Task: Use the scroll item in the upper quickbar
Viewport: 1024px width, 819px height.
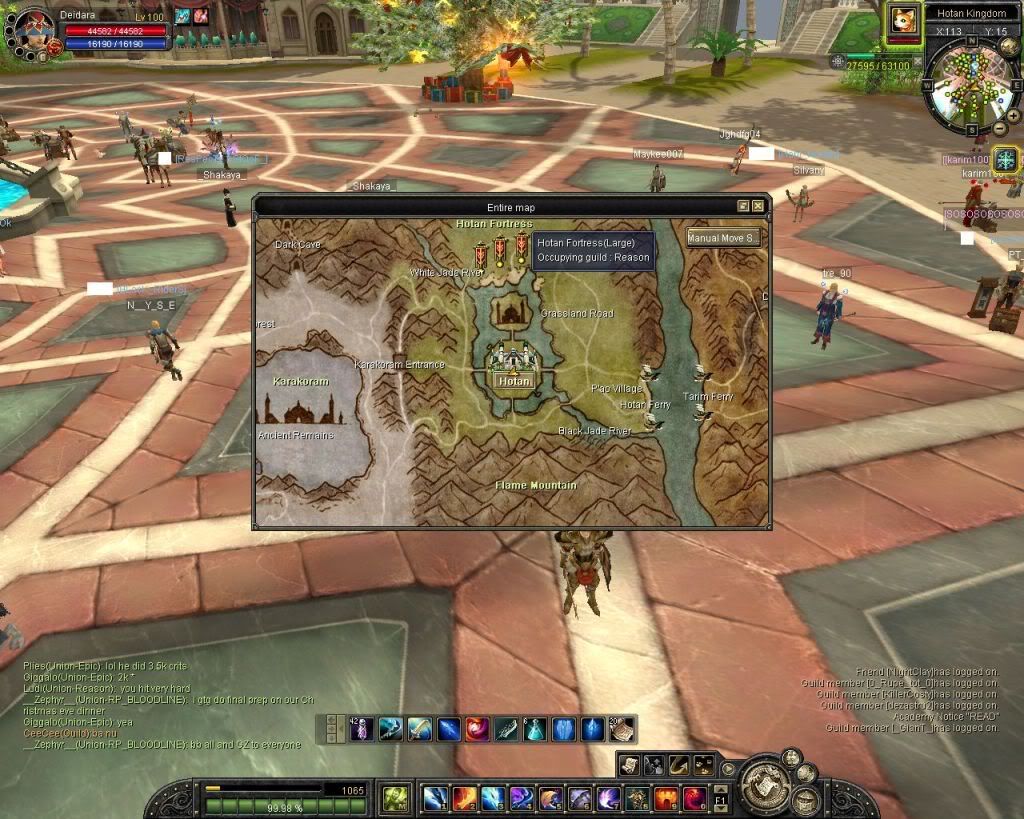Action: [621, 729]
